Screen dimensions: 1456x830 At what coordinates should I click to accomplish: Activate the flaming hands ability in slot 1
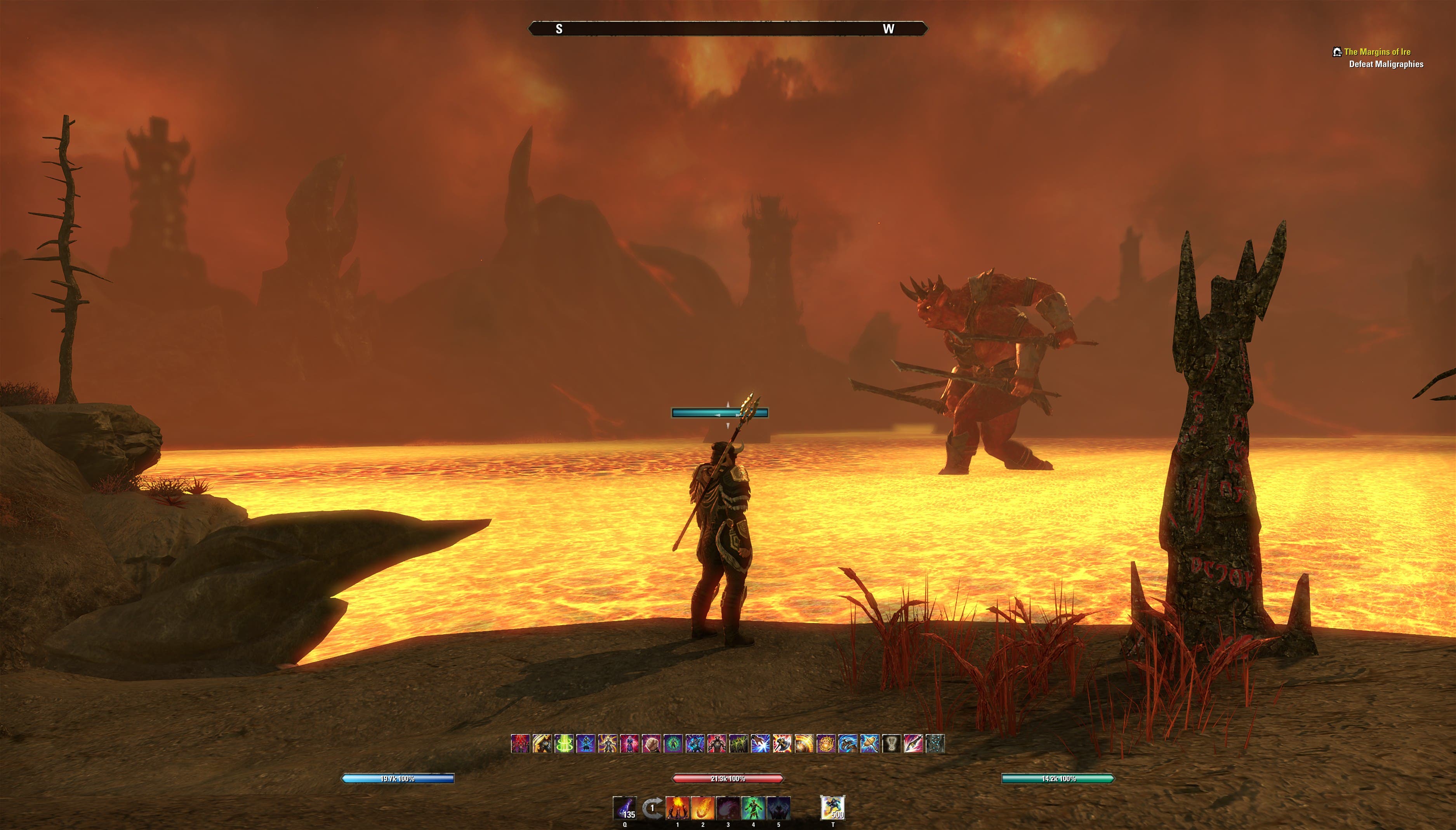[678, 808]
